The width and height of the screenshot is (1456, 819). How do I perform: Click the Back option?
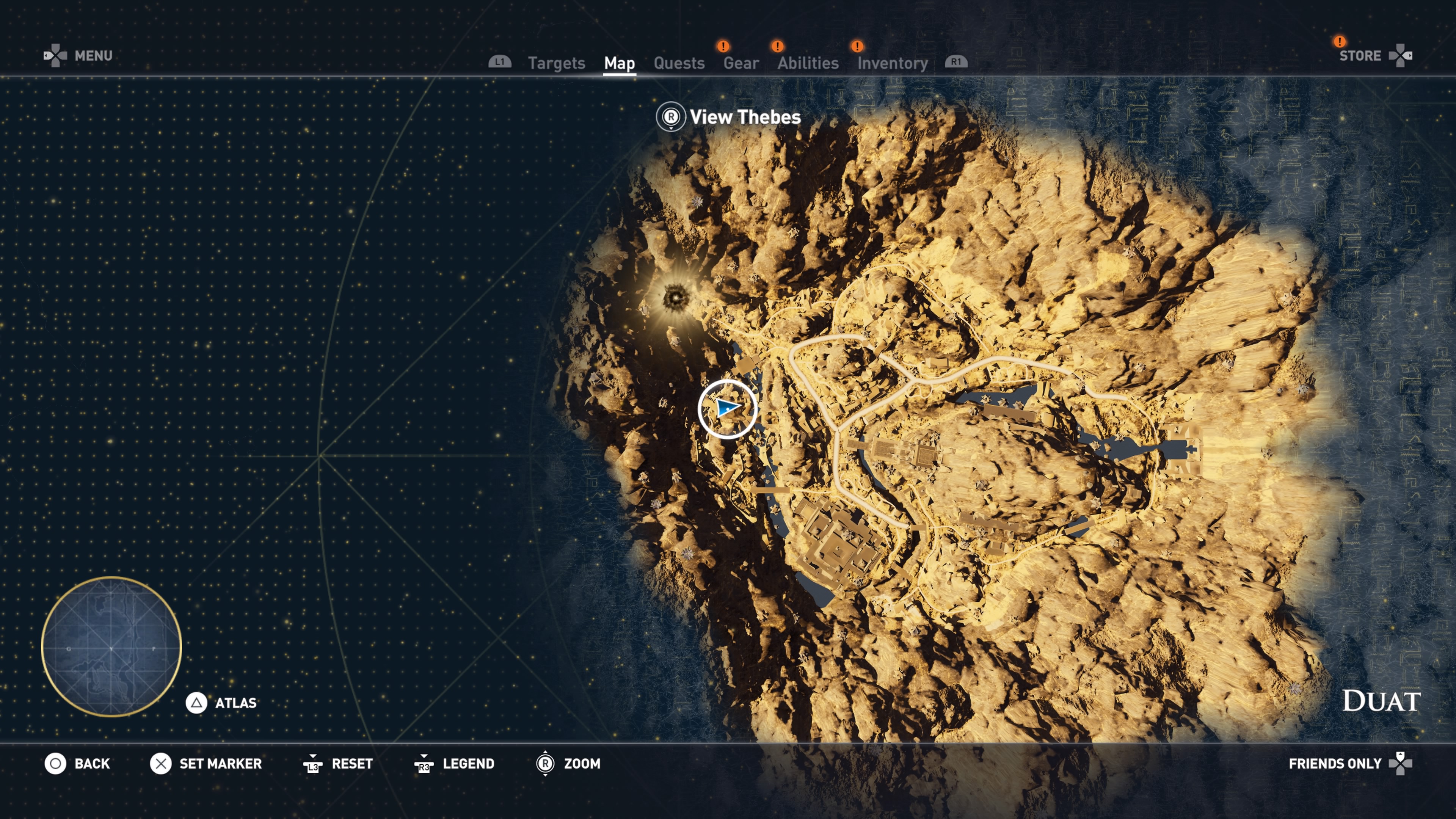click(x=78, y=764)
